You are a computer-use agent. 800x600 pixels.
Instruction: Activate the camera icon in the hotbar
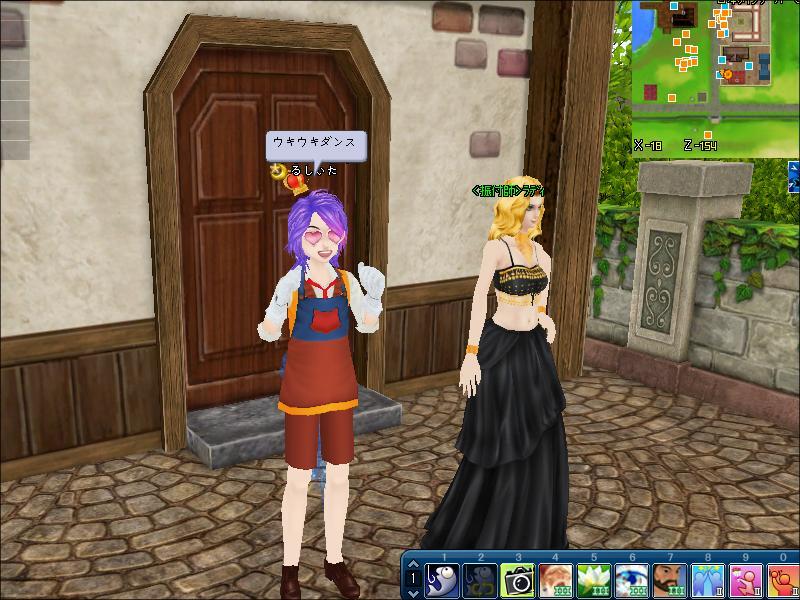pyautogui.click(x=519, y=580)
